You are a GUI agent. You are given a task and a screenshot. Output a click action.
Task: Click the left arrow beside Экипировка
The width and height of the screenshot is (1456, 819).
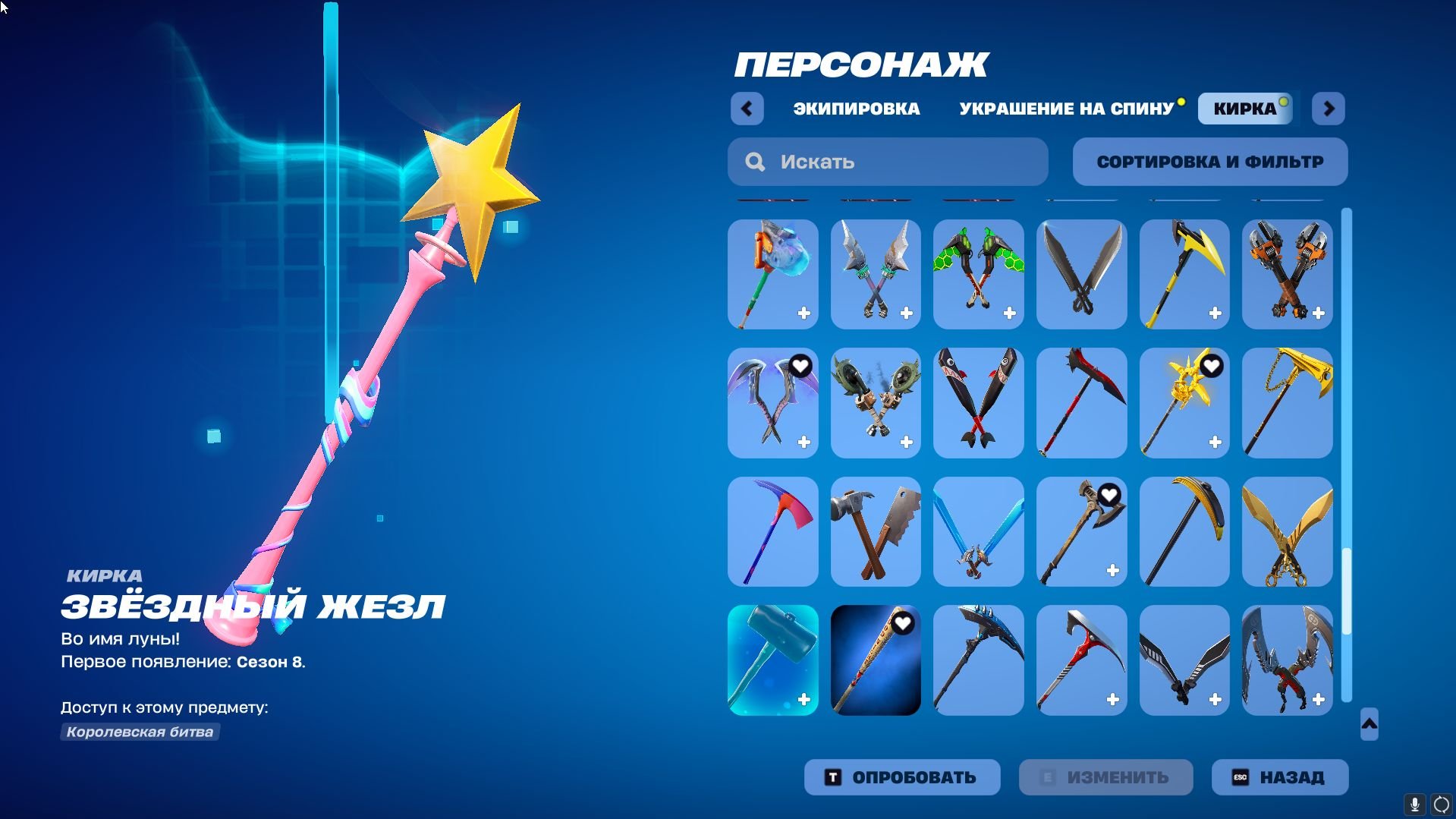coord(747,109)
